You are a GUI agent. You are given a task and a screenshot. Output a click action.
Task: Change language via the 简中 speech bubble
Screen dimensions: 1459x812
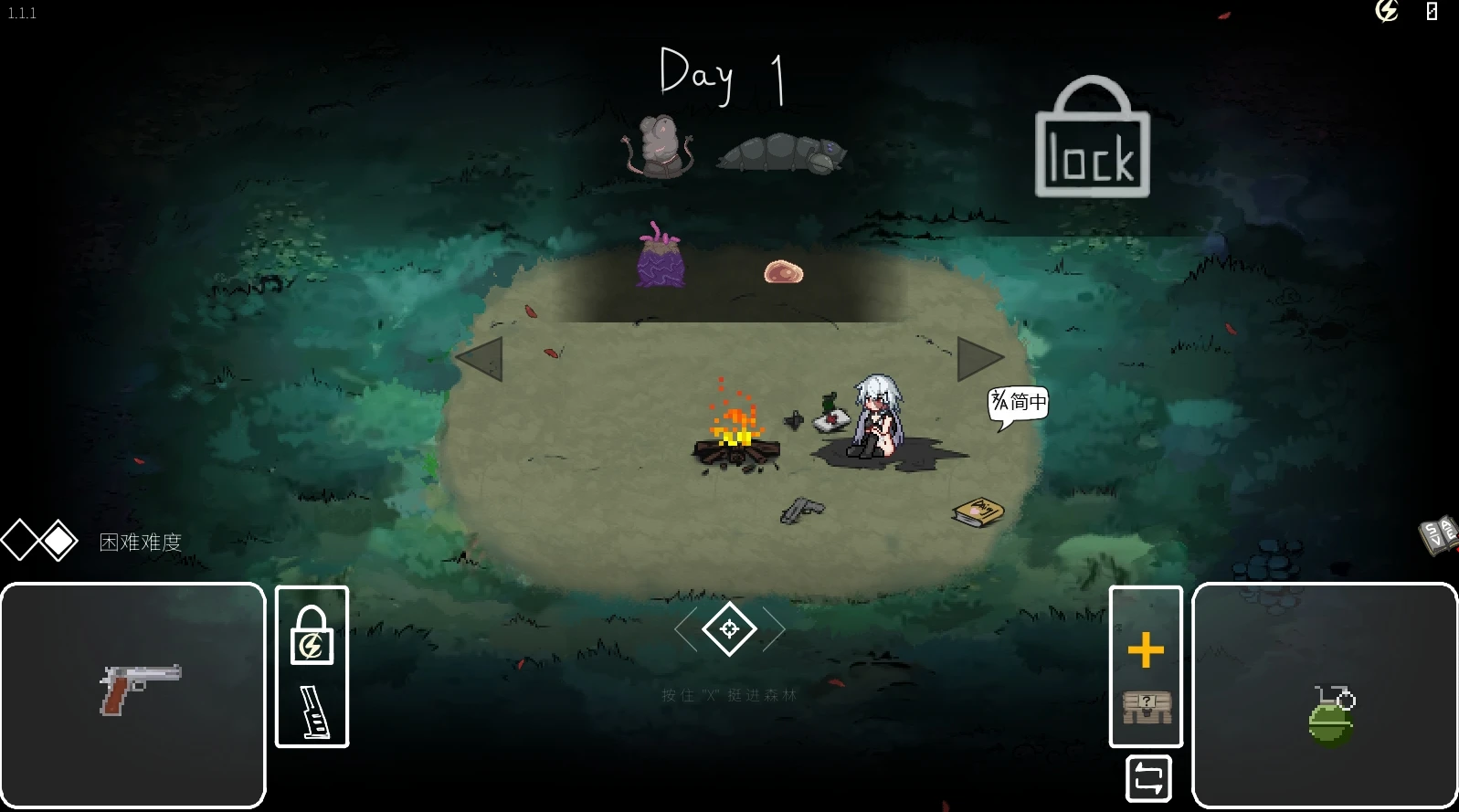tap(1018, 403)
